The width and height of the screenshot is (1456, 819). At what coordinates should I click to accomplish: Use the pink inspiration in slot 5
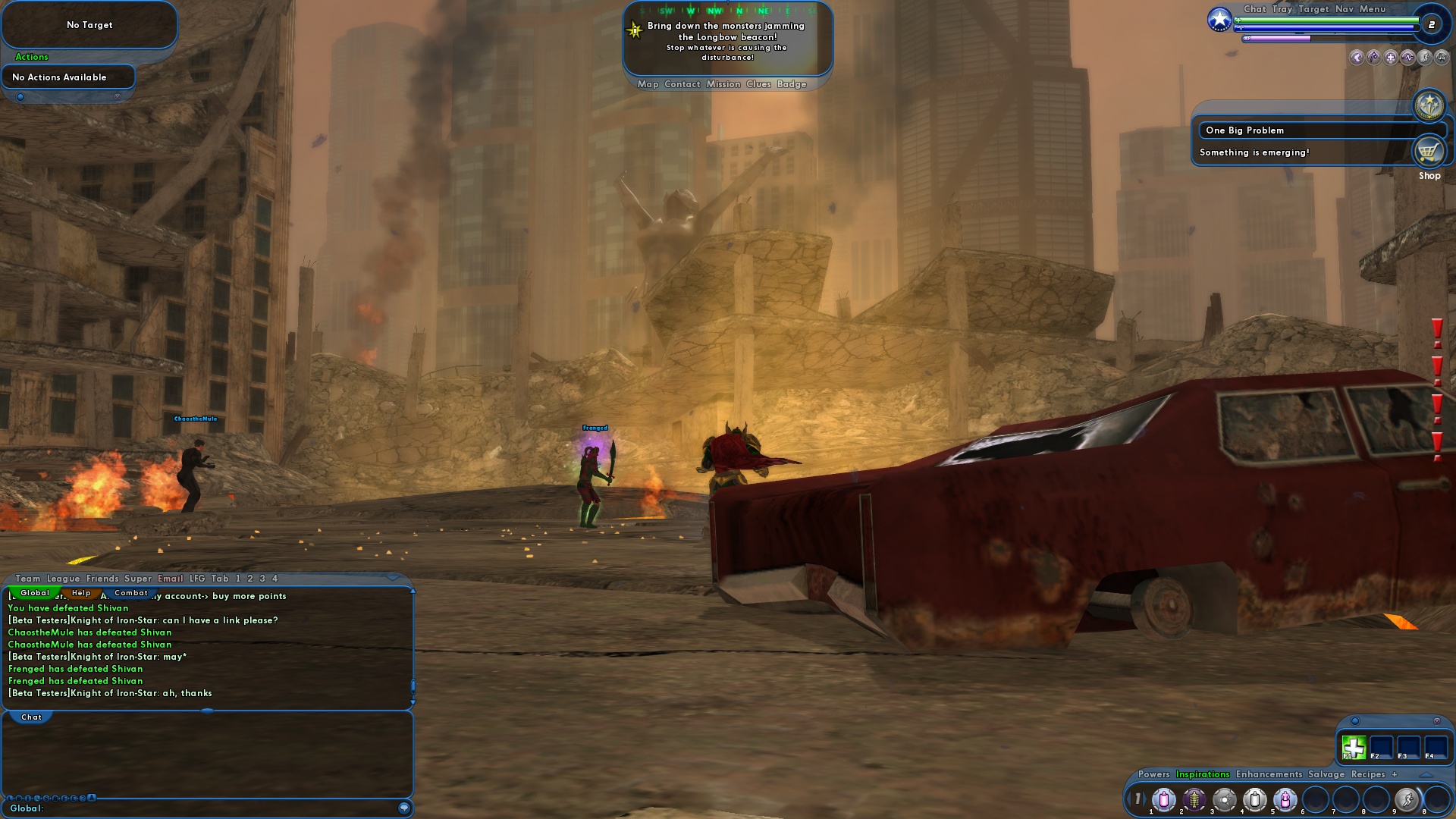tap(1285, 799)
